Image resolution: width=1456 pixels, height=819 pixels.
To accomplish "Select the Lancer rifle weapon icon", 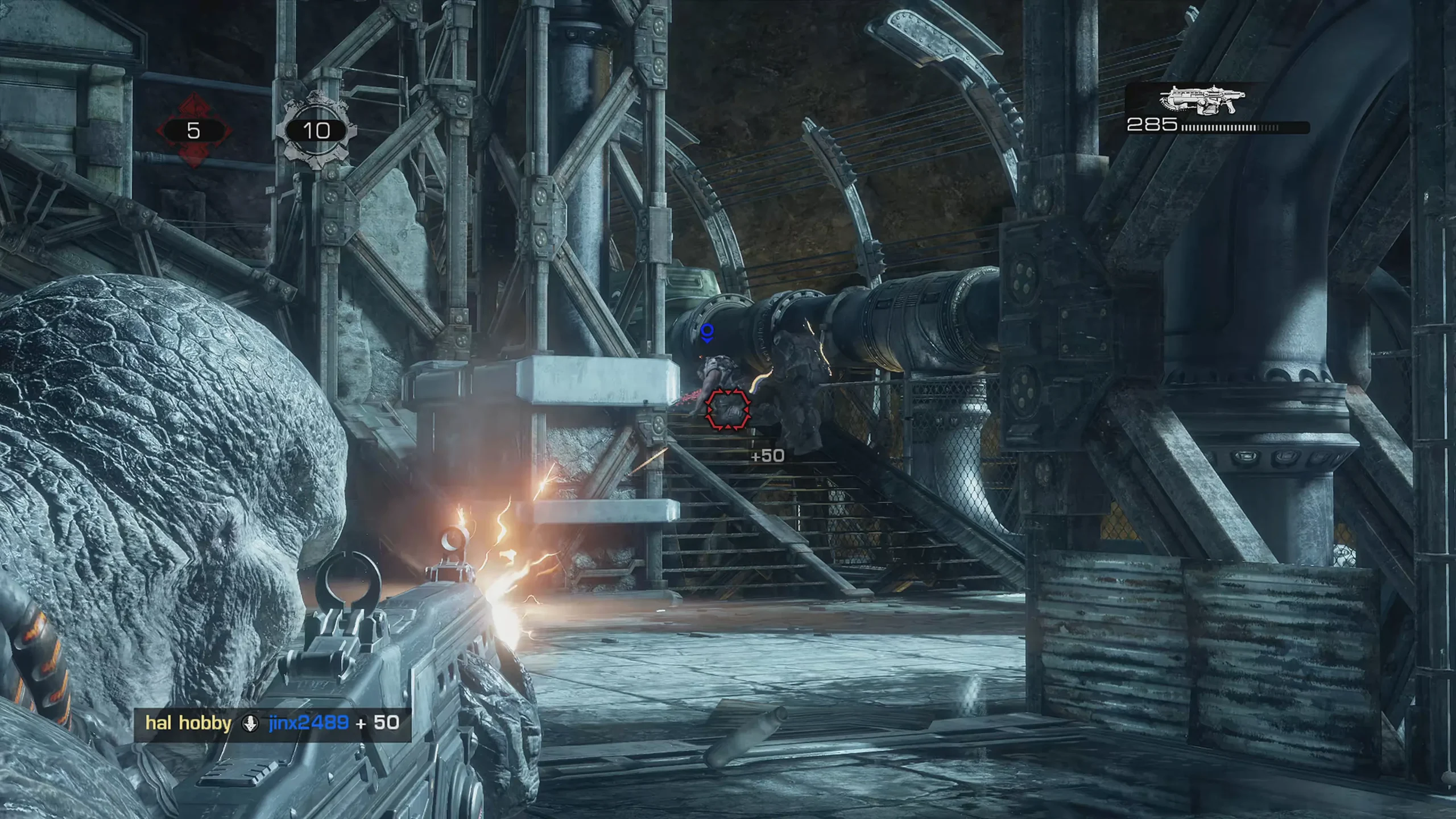I will (1201, 102).
